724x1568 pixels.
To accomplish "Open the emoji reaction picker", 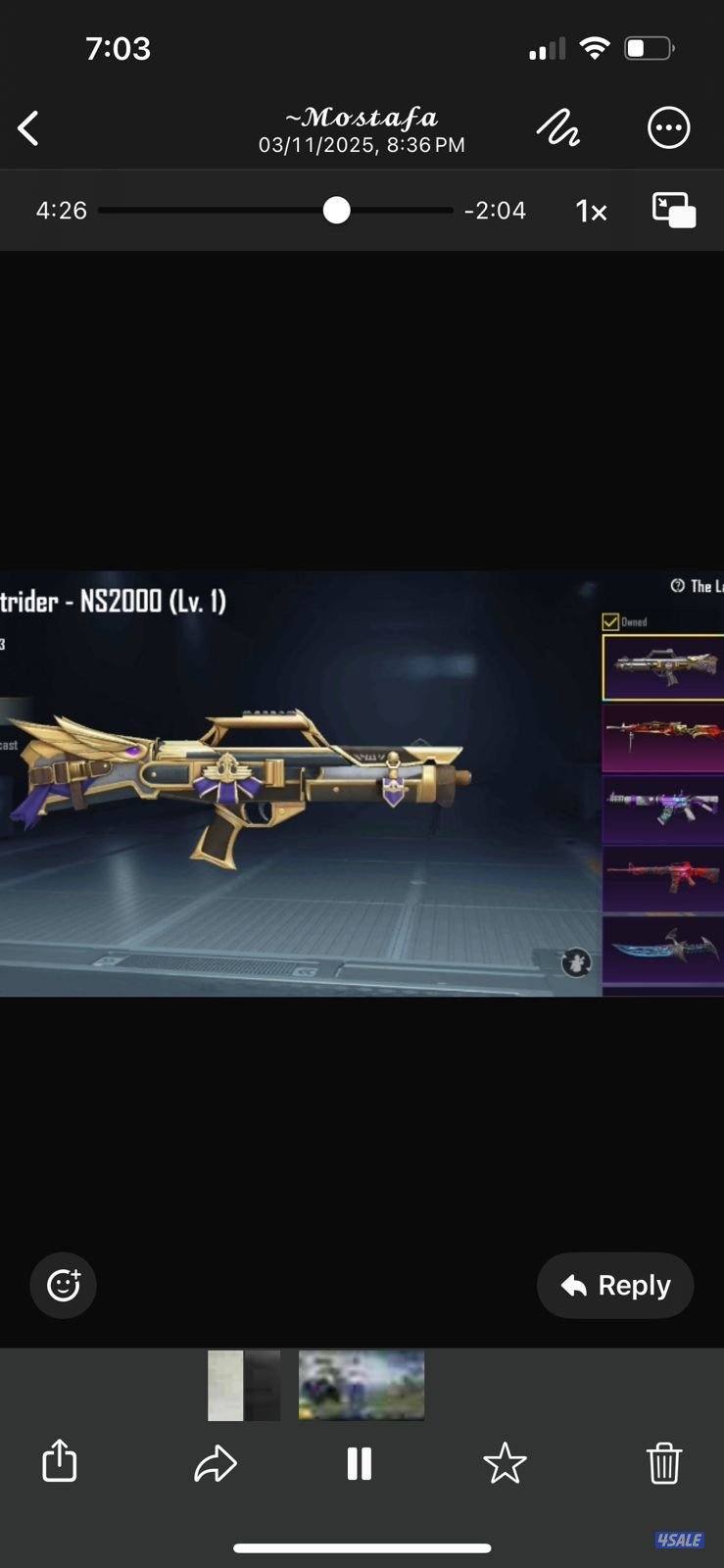I will 64,1285.
